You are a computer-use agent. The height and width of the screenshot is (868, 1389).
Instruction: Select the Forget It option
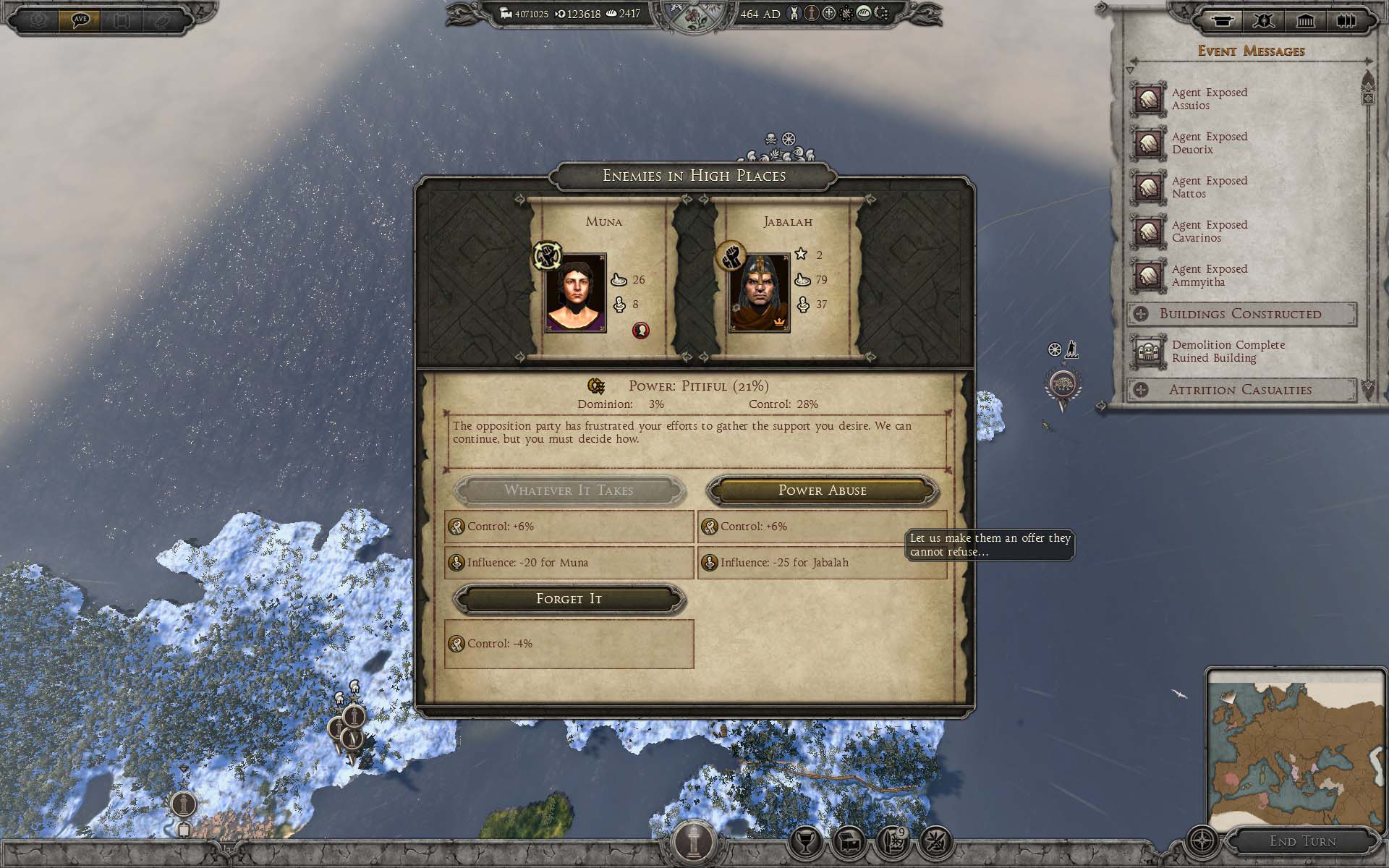click(569, 599)
